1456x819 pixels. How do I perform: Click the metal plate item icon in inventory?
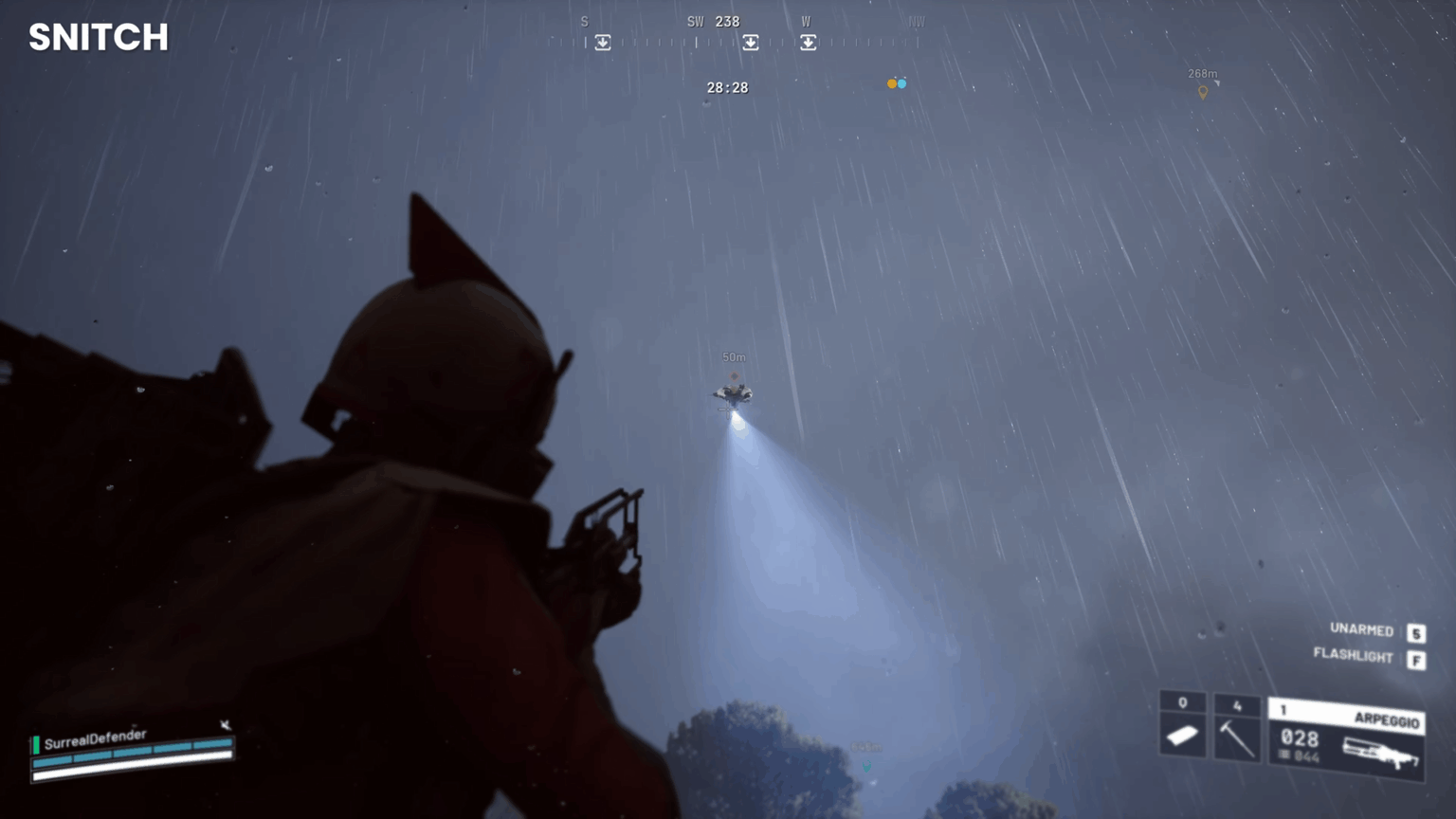point(1181,734)
